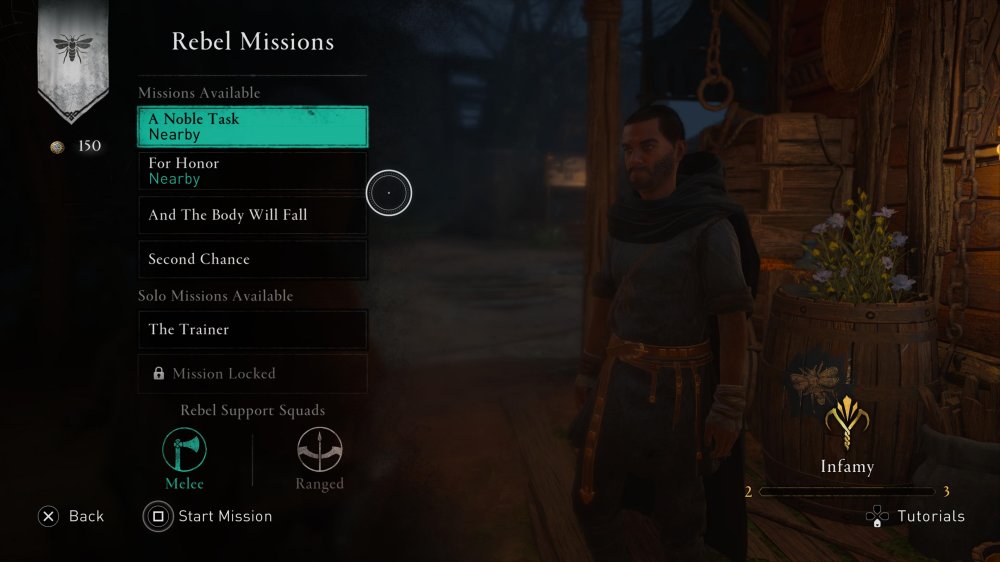Open And The Body Will Fall mission
This screenshot has width=1000, height=562.
click(252, 215)
